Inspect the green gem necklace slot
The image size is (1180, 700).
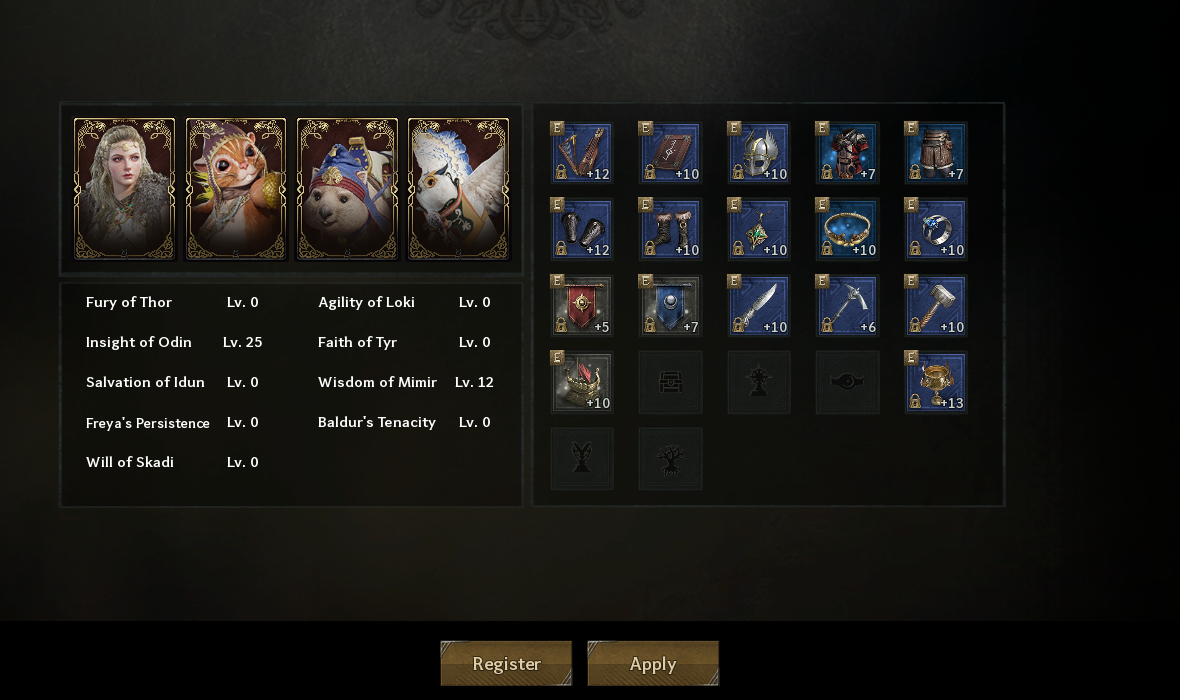(x=758, y=229)
